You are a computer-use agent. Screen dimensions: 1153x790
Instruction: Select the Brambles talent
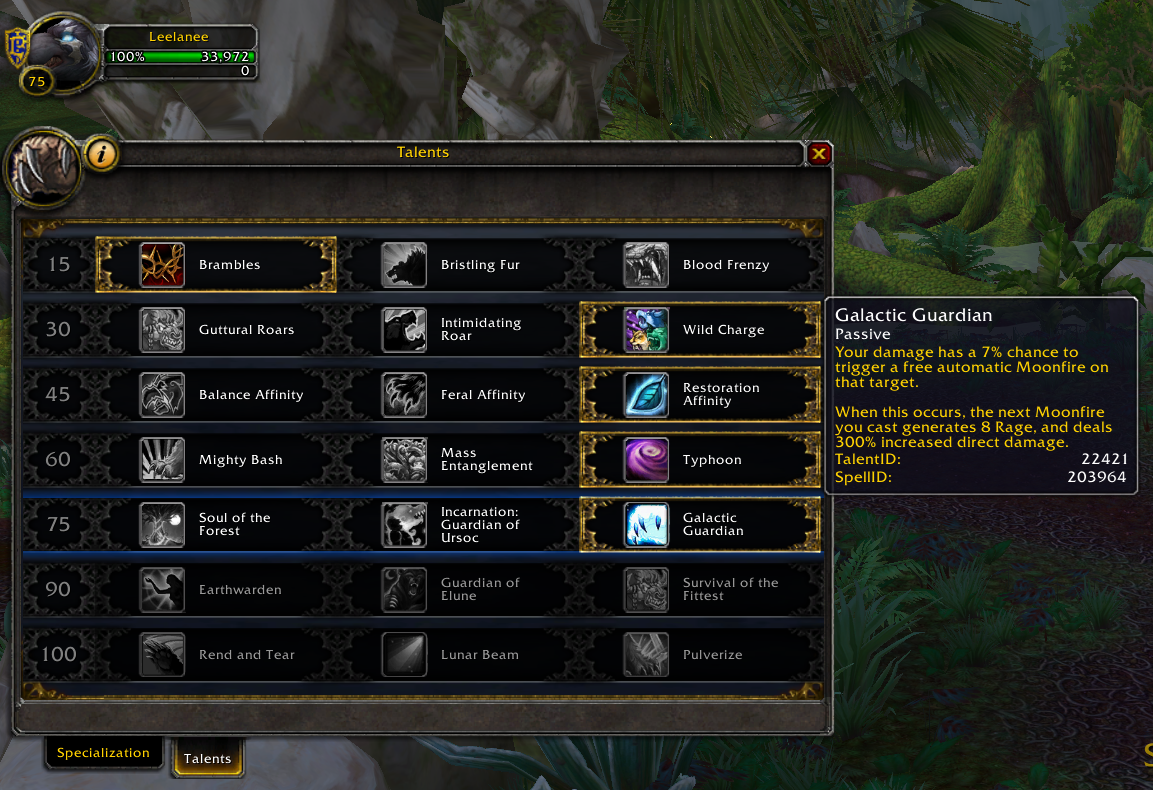click(216, 265)
